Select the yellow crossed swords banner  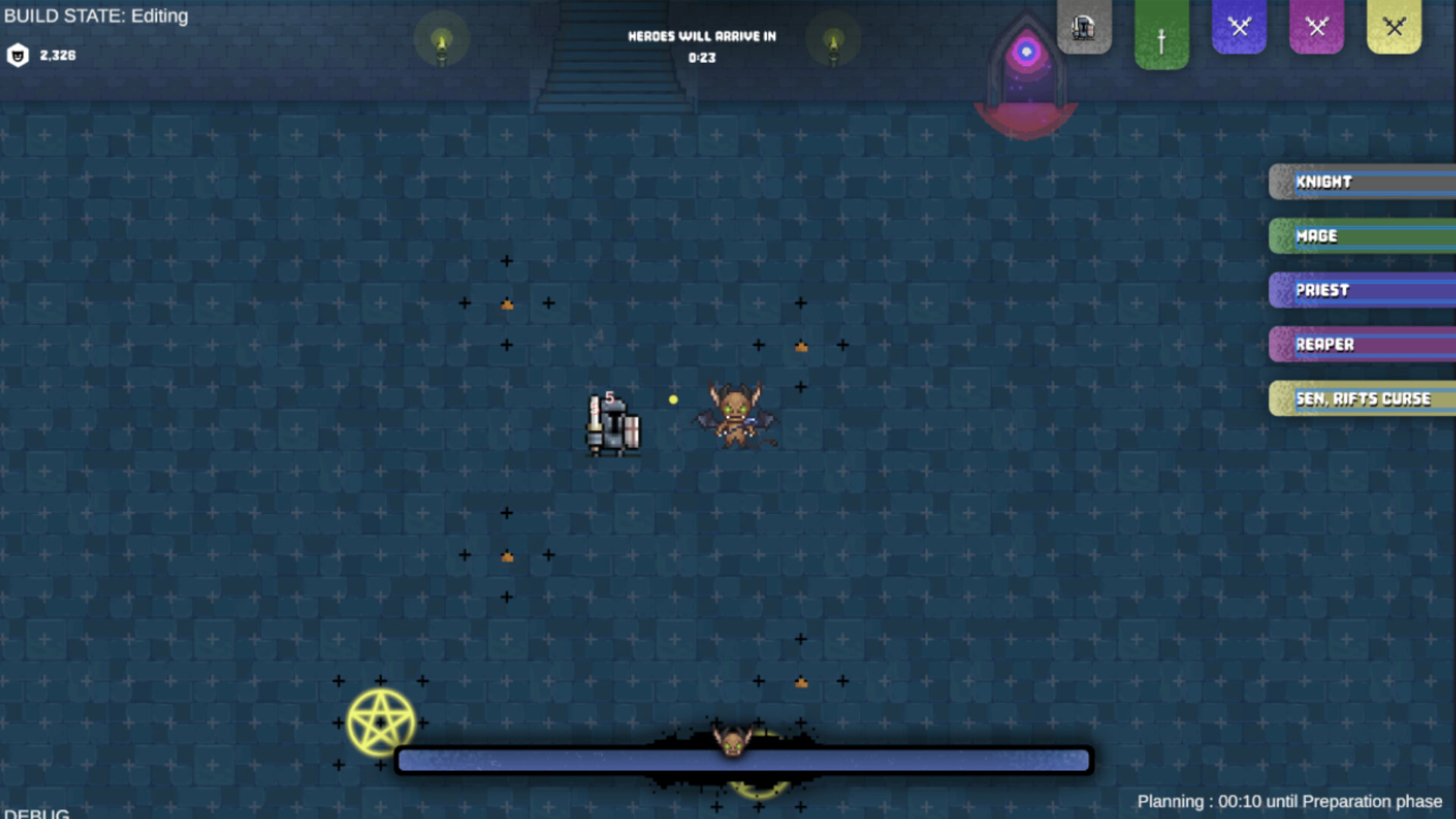(1394, 27)
